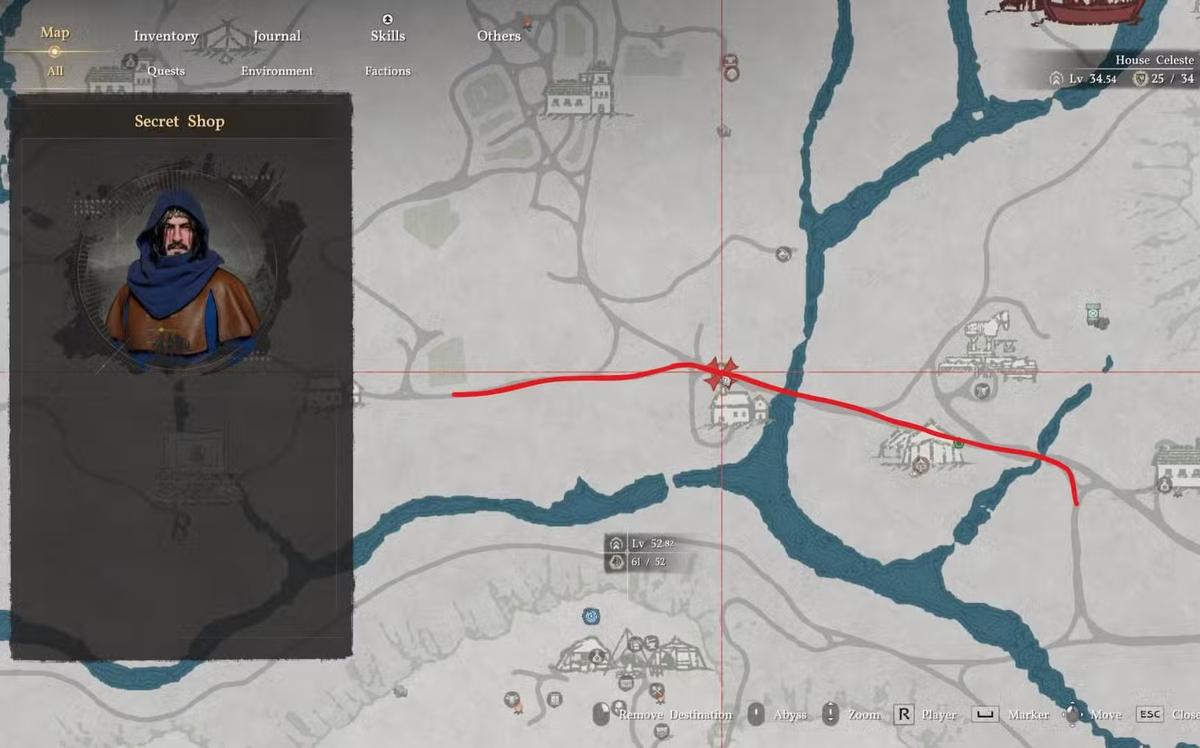1200x748 pixels.
Task: Open the Journal tab
Action: (x=277, y=36)
